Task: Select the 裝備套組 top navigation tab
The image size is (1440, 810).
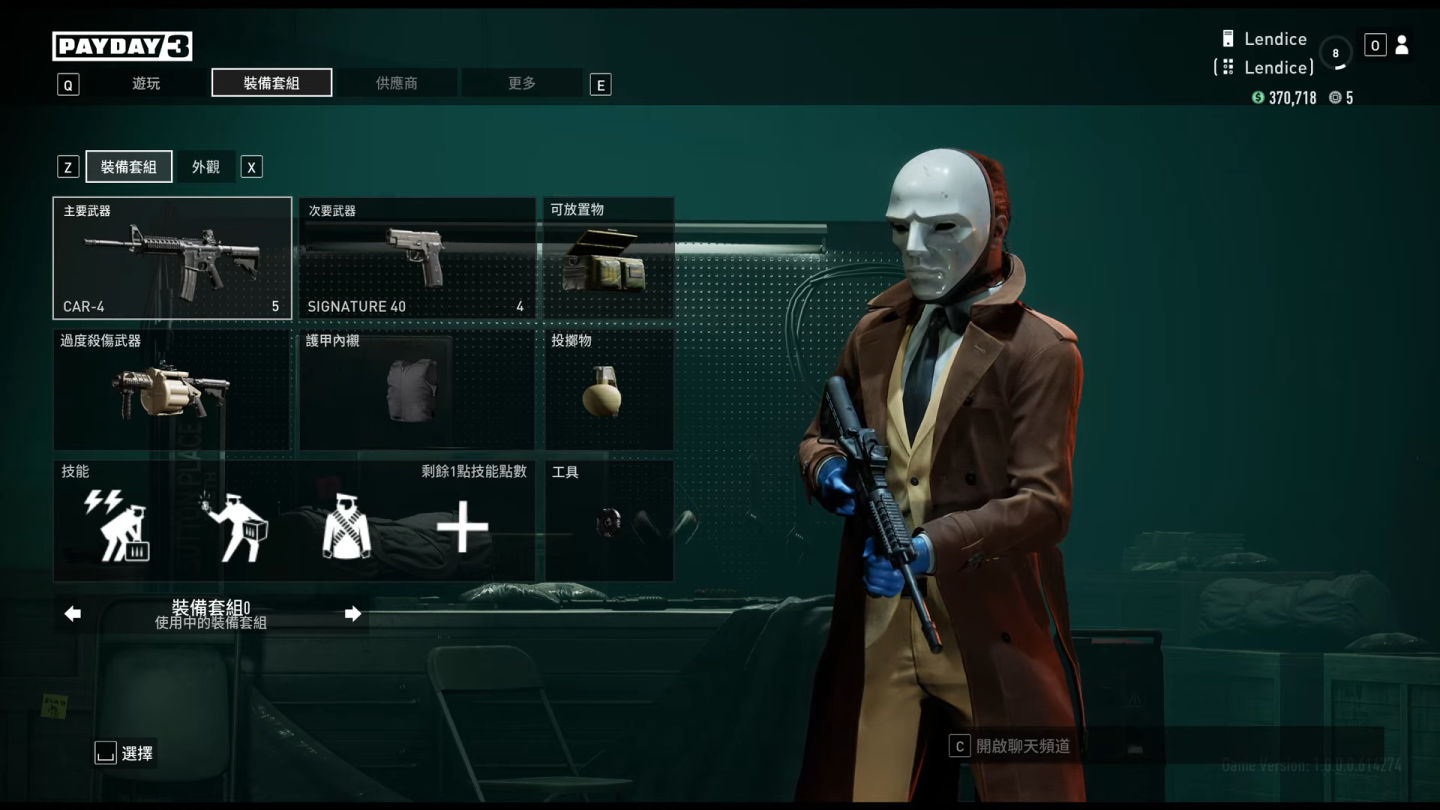Action: coord(271,83)
